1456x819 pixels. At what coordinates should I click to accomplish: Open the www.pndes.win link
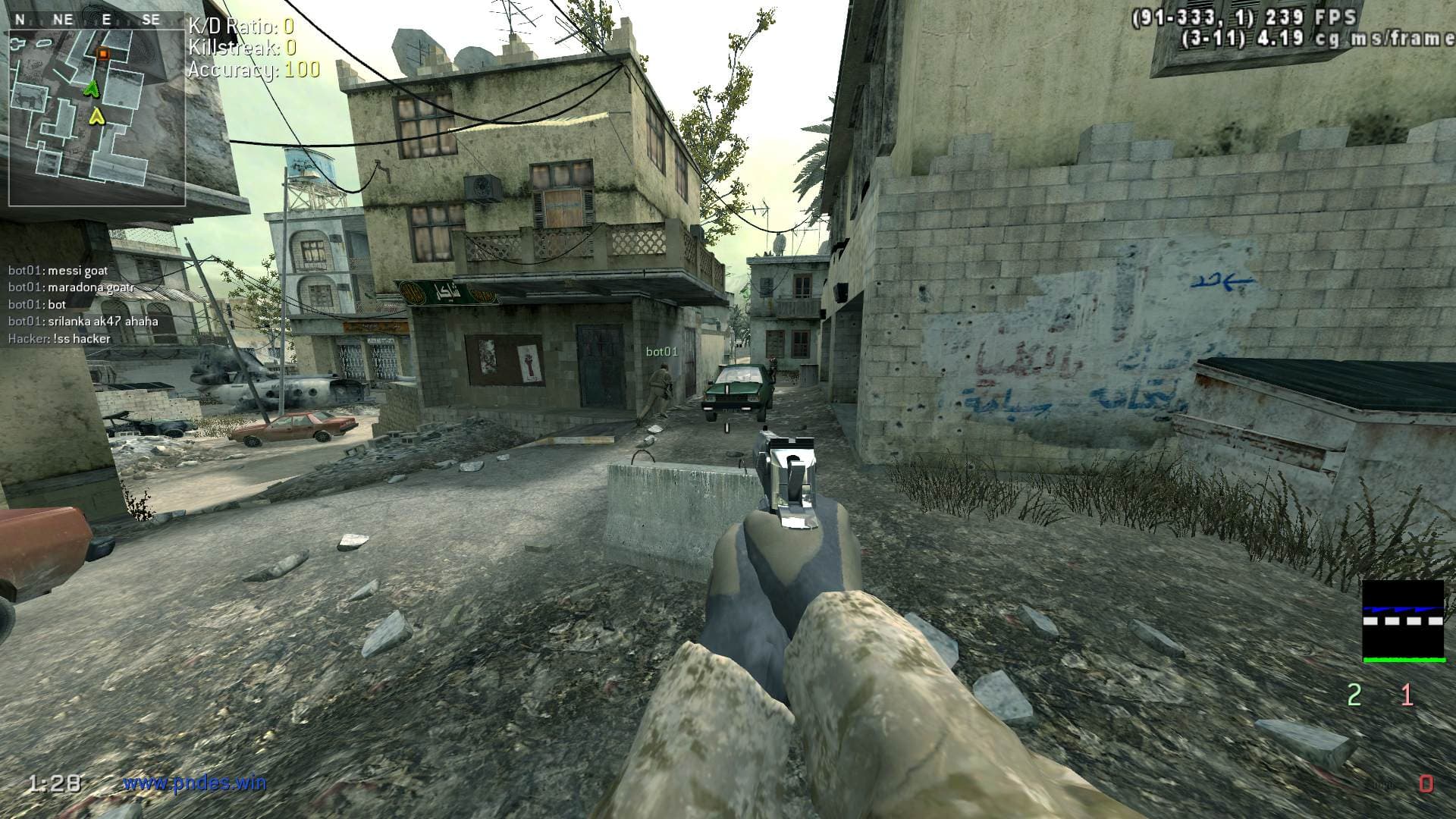195,783
